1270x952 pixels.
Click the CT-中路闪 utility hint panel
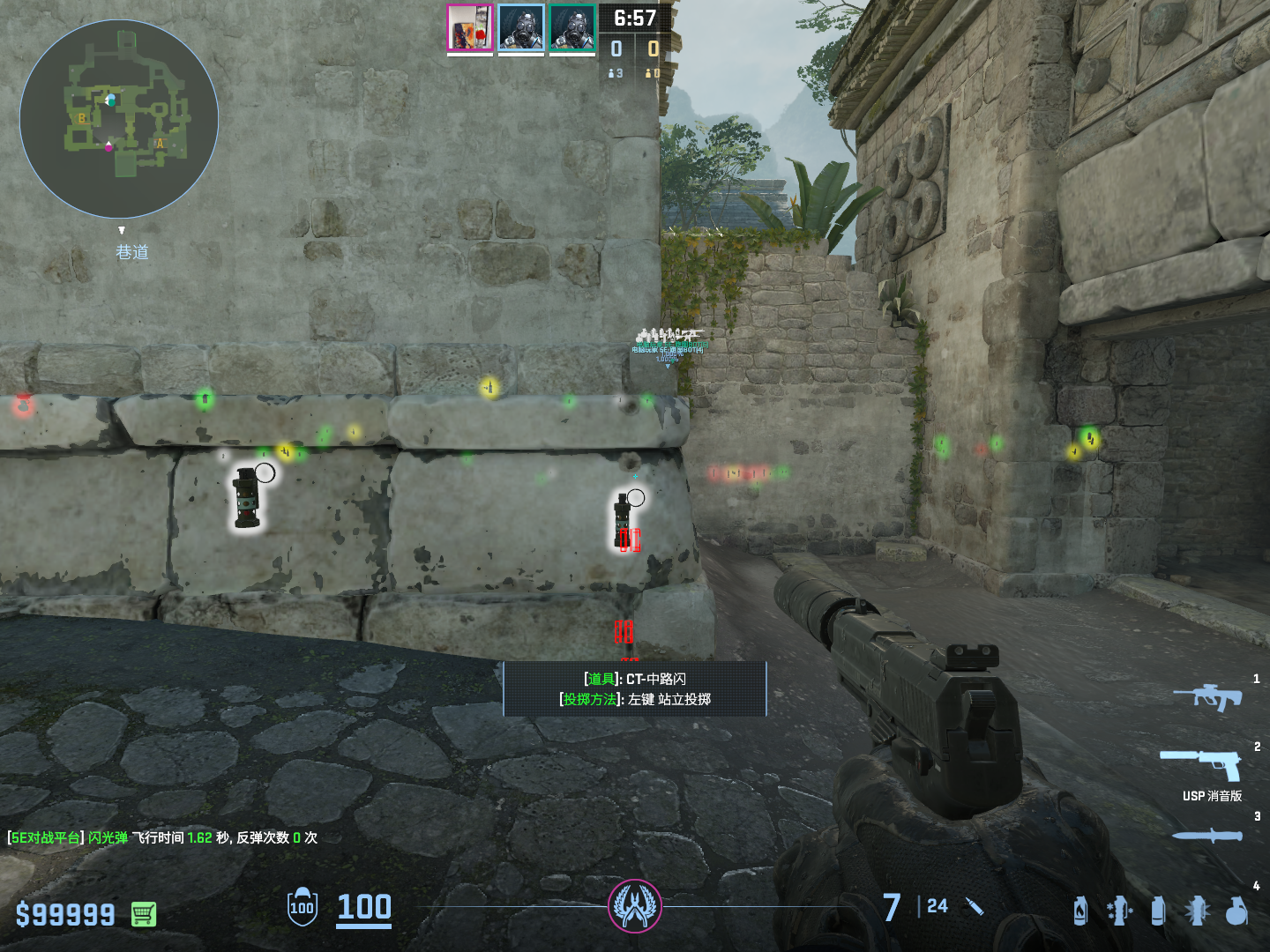pos(634,688)
